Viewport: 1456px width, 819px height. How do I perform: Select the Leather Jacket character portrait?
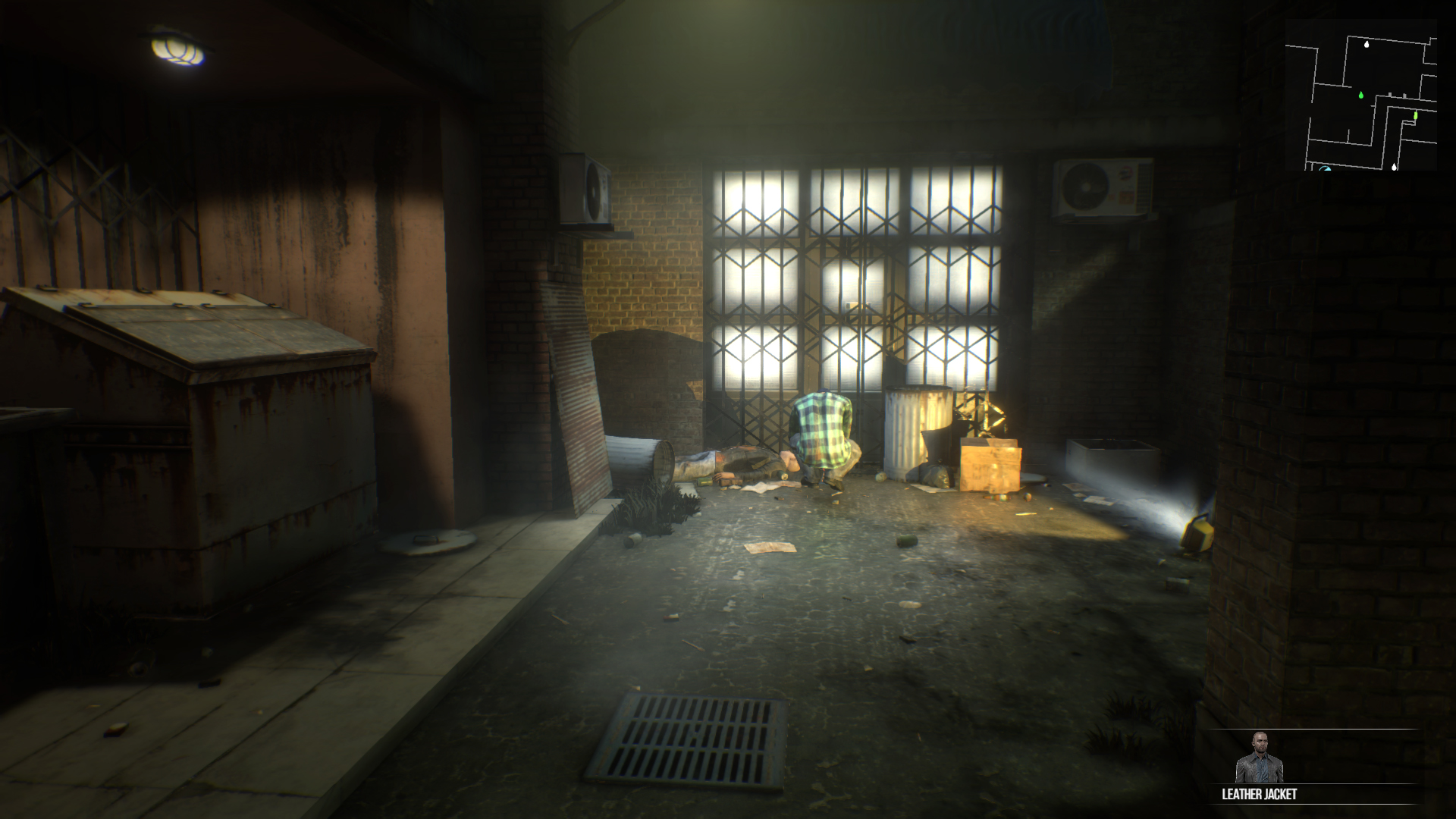coord(1259,758)
